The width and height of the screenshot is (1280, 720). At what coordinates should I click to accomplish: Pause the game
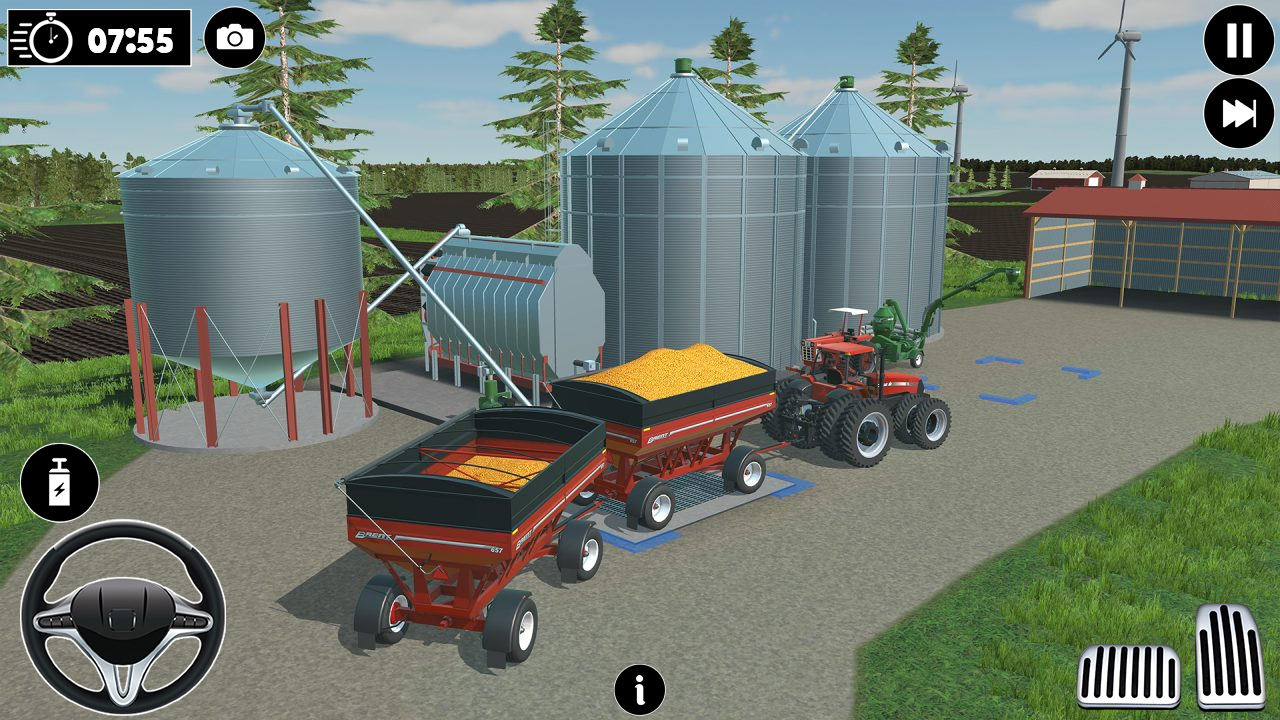[1239, 40]
